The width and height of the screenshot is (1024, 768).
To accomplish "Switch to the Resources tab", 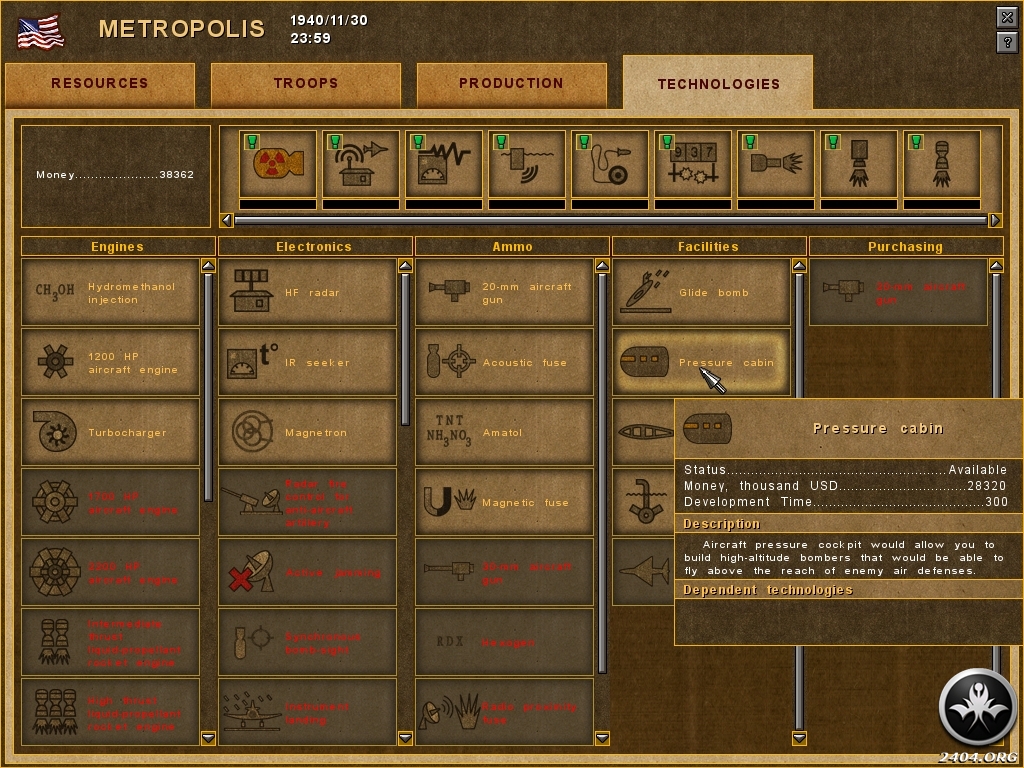I will pos(100,84).
